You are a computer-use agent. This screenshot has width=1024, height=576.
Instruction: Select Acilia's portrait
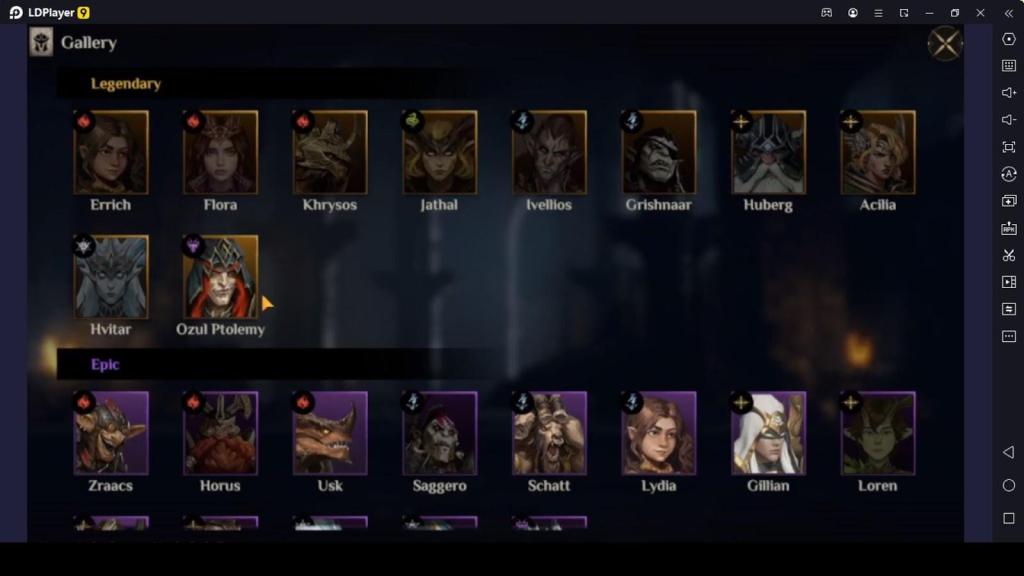pyautogui.click(x=878, y=153)
